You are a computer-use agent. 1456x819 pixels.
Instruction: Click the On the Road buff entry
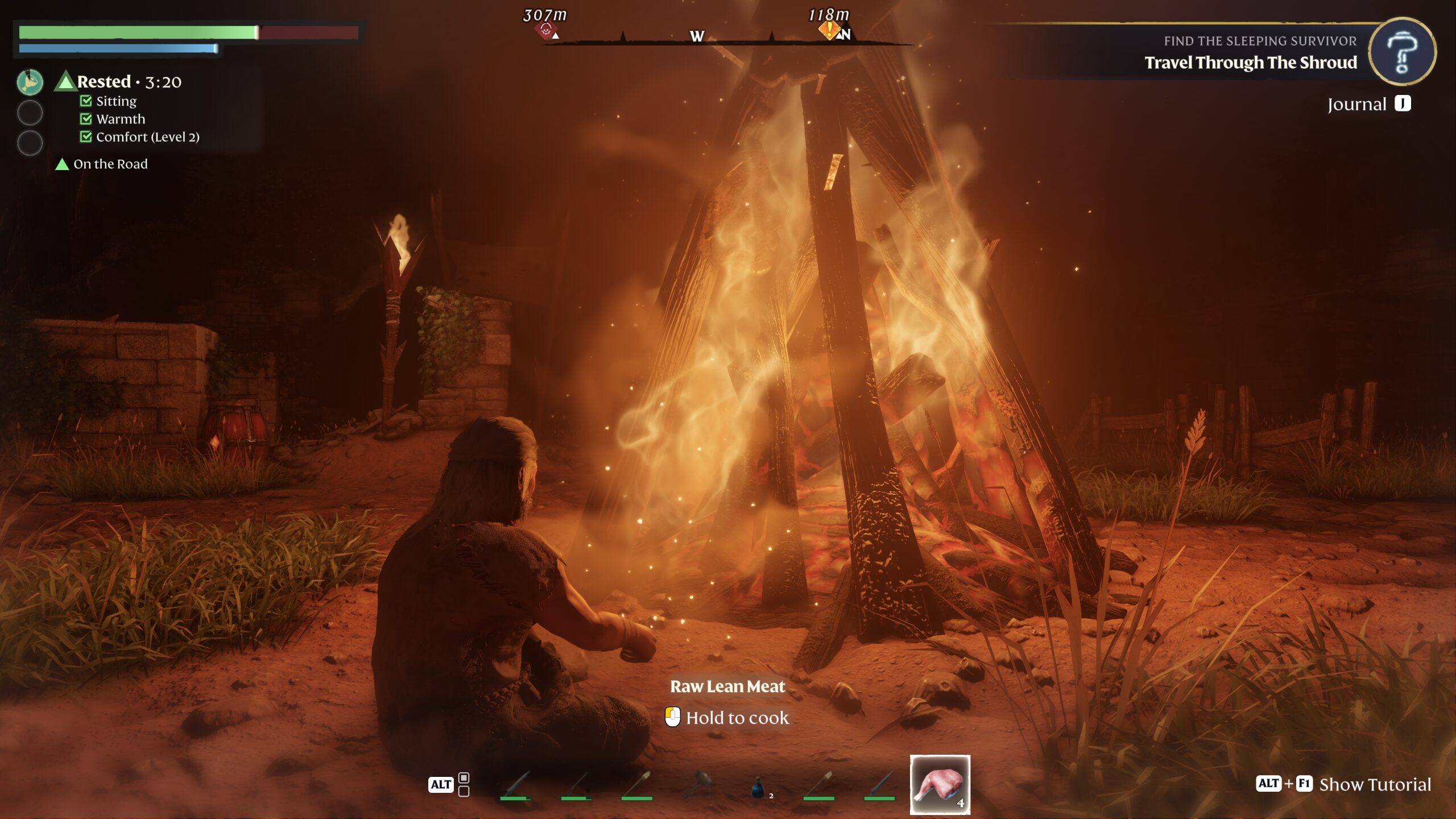pos(110,164)
